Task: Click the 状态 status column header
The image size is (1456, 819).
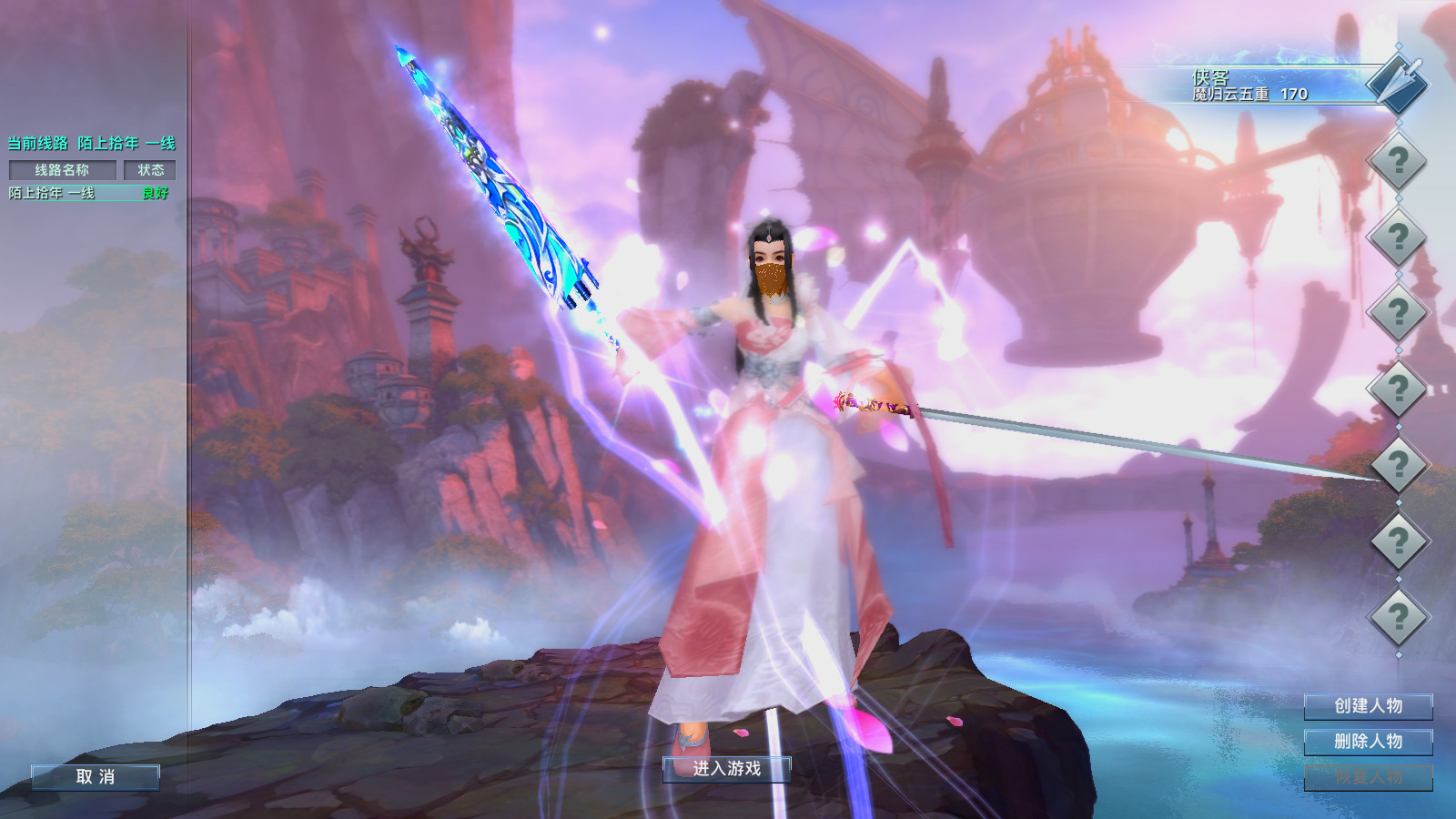Action: (150, 170)
